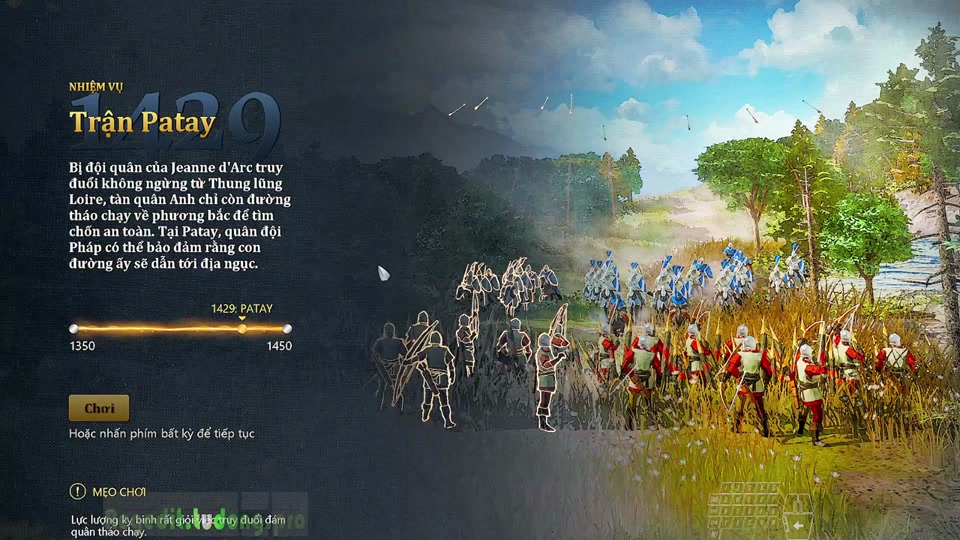
Task: Start the mission with the Chơi button
Action: click(x=99, y=408)
